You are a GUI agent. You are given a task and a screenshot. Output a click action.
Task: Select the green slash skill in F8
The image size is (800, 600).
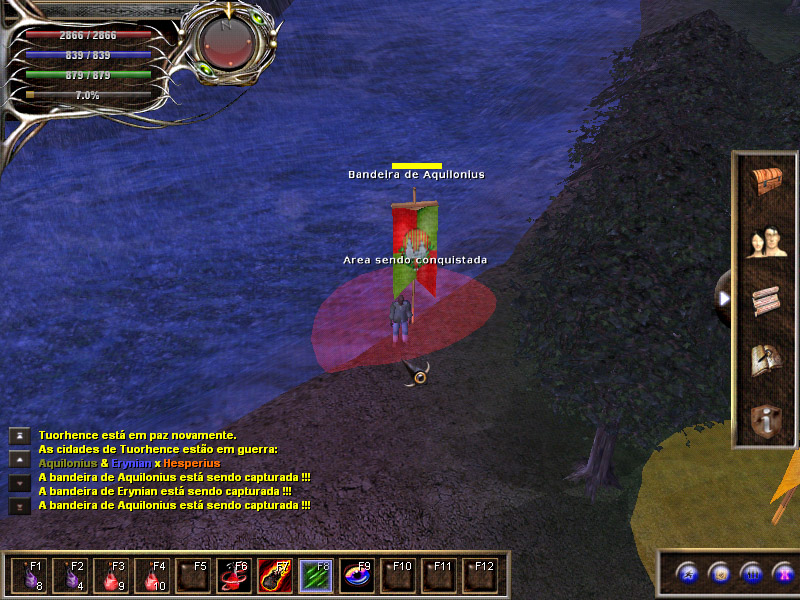coord(316,577)
